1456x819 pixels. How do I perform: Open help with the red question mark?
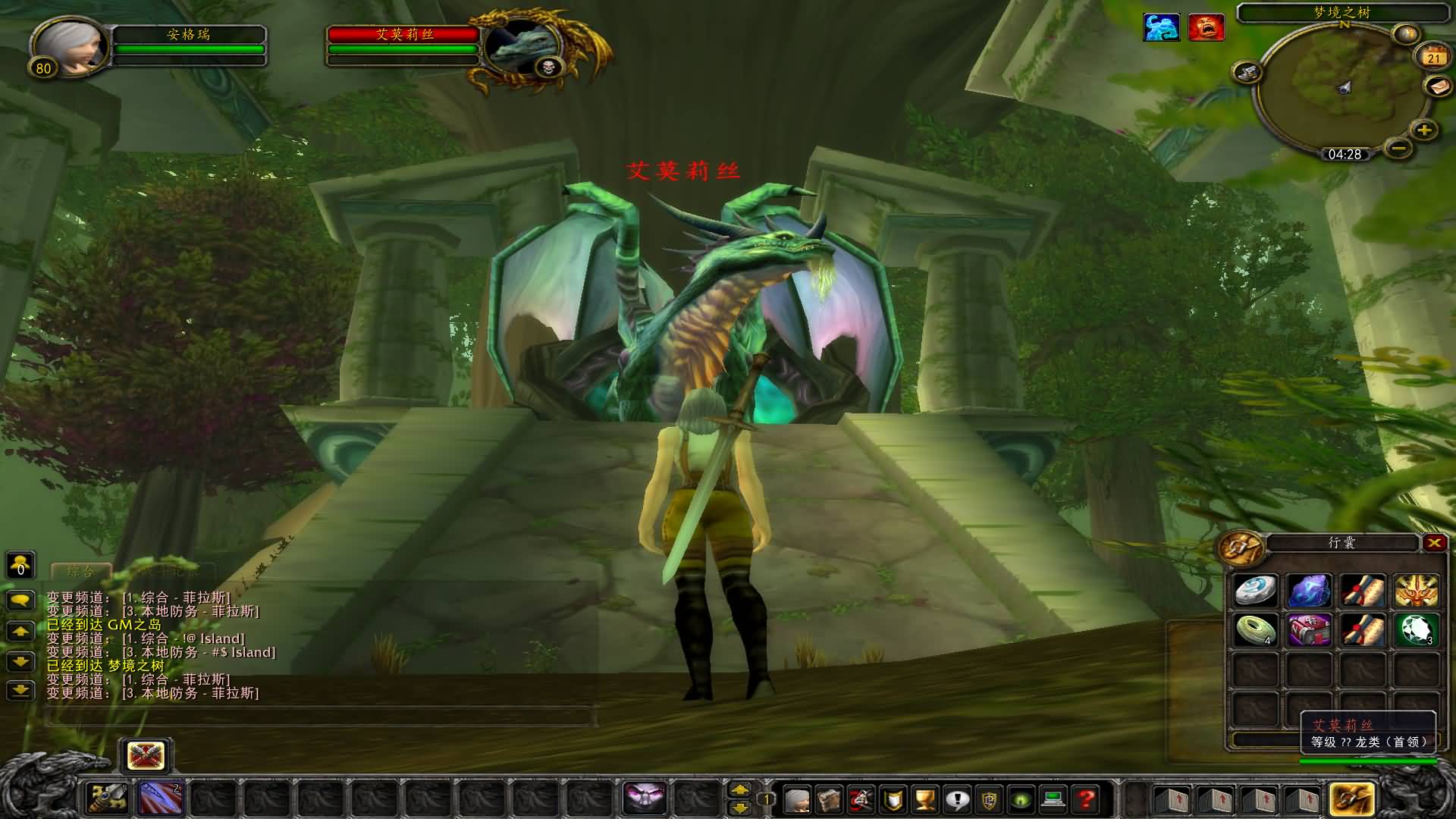coord(1086,799)
